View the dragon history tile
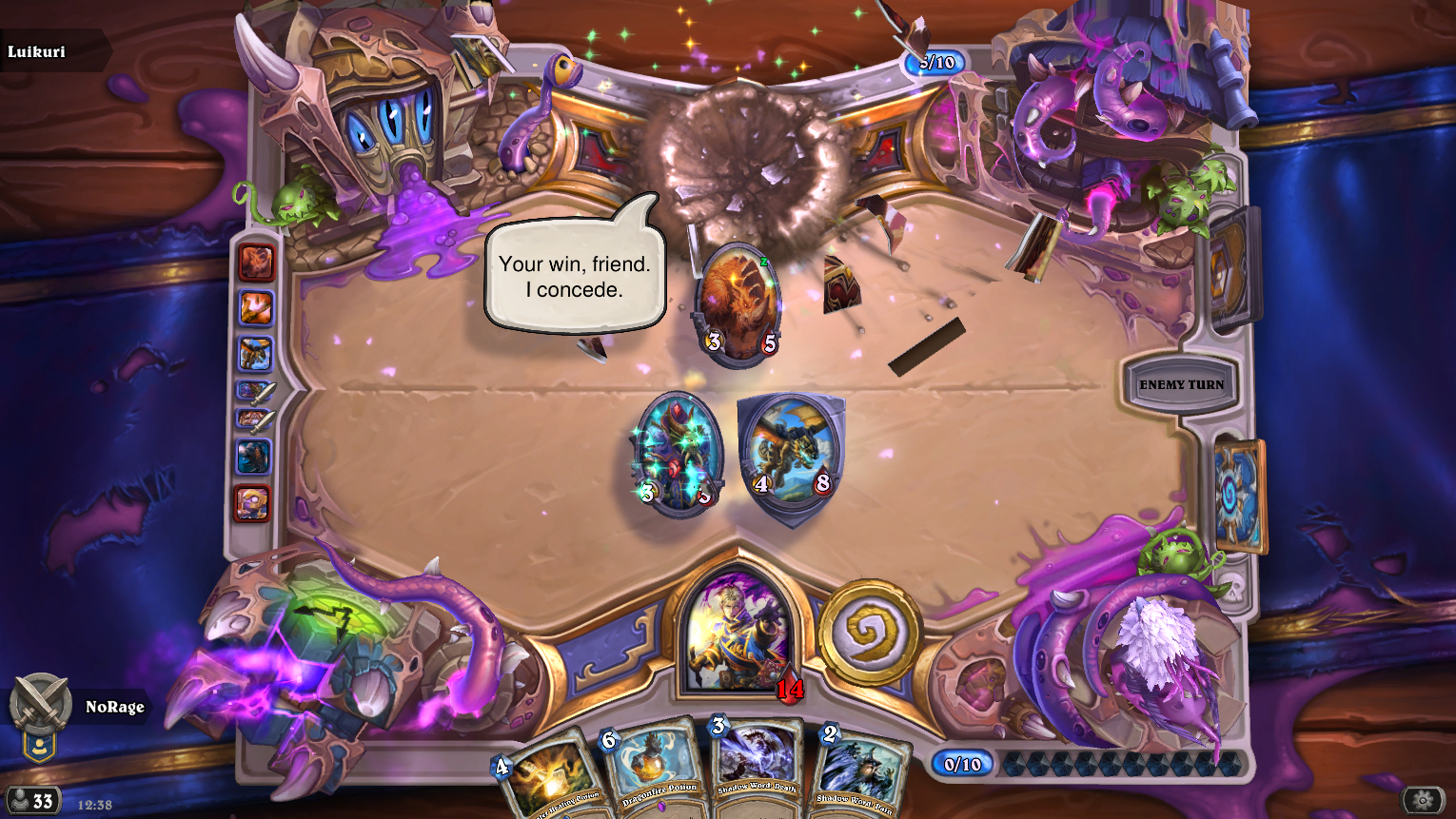 254,353
